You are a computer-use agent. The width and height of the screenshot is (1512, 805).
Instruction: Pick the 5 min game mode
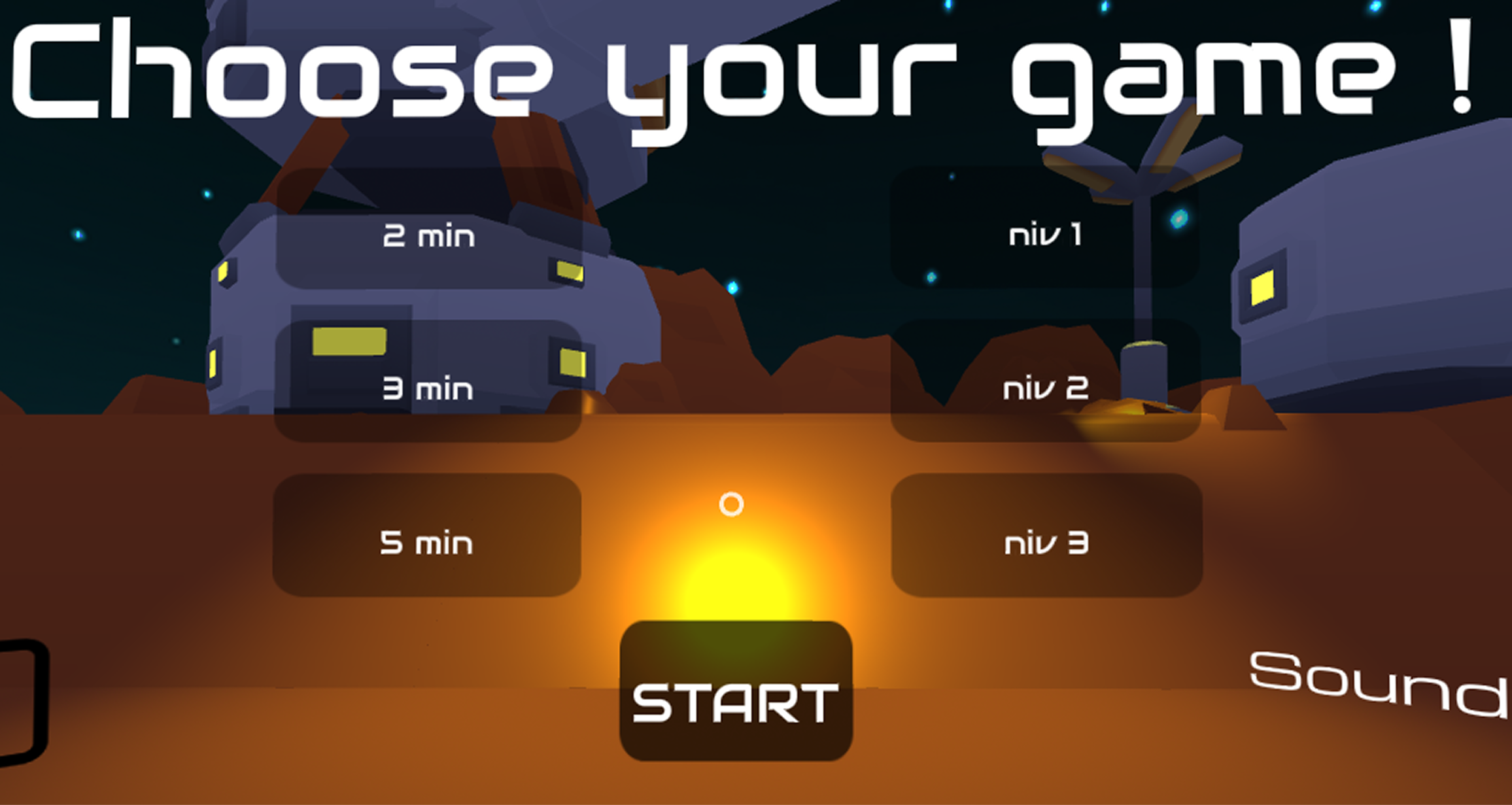428,541
